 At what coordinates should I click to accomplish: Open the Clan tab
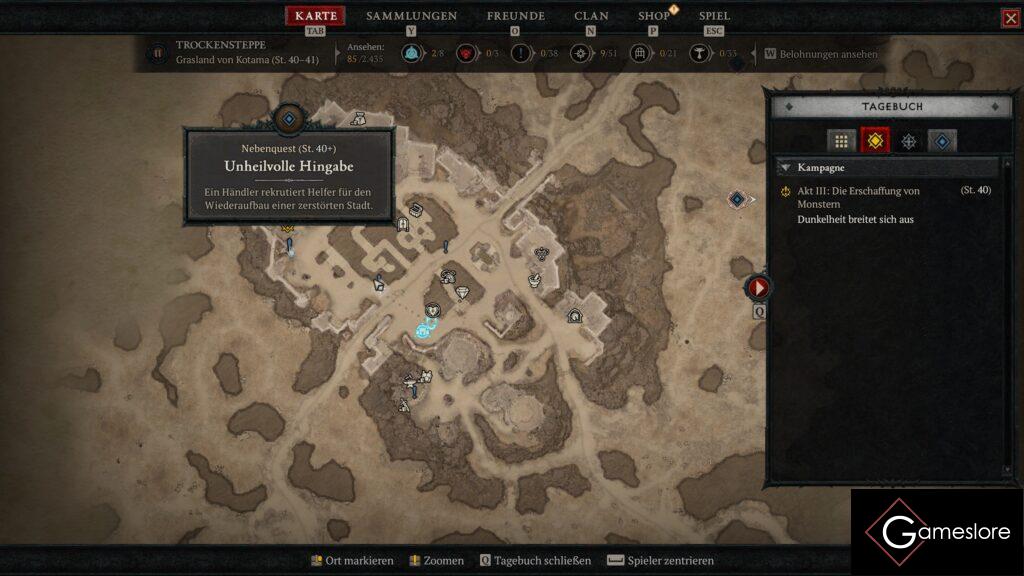[591, 16]
